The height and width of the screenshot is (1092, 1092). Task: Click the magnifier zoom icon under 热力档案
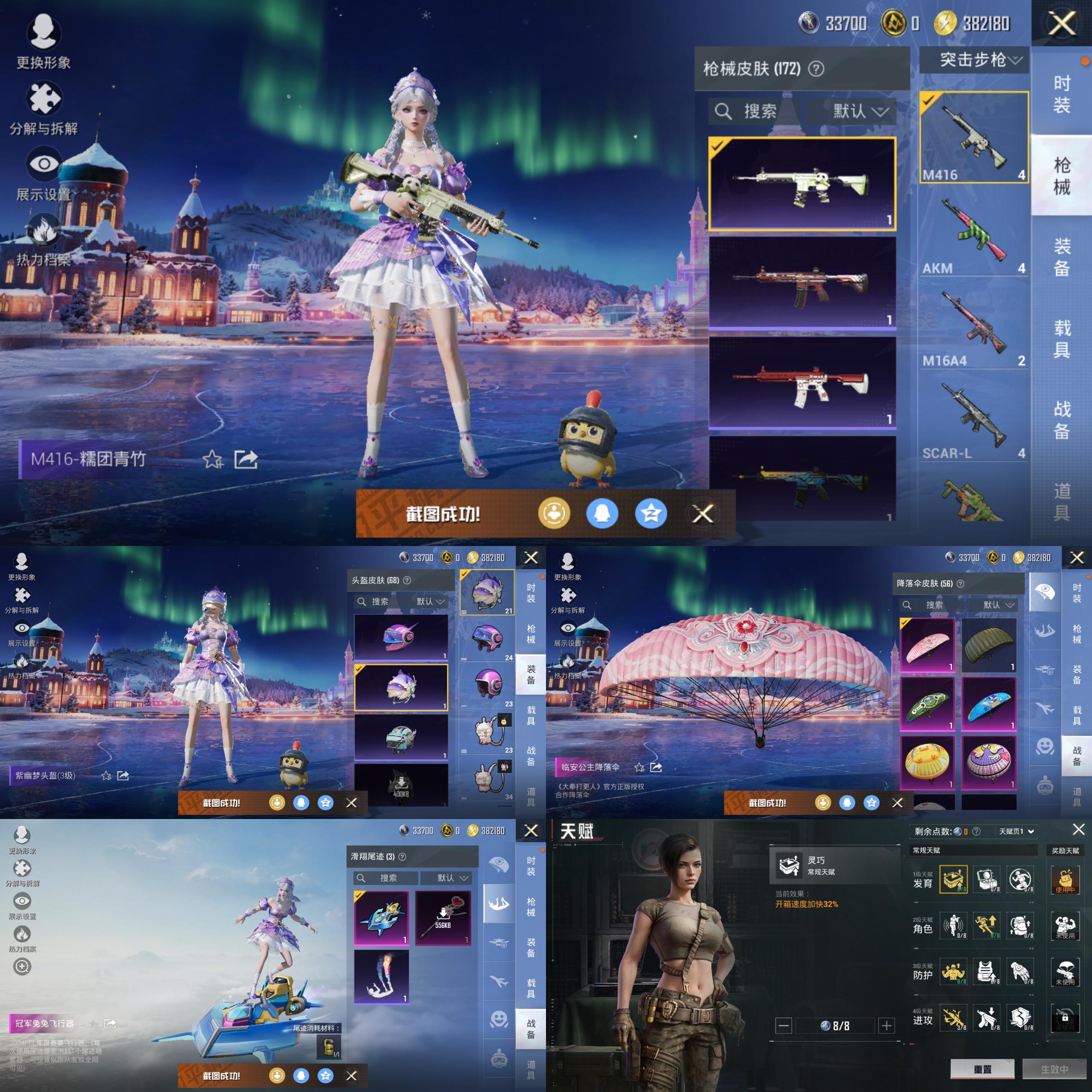(x=22, y=967)
